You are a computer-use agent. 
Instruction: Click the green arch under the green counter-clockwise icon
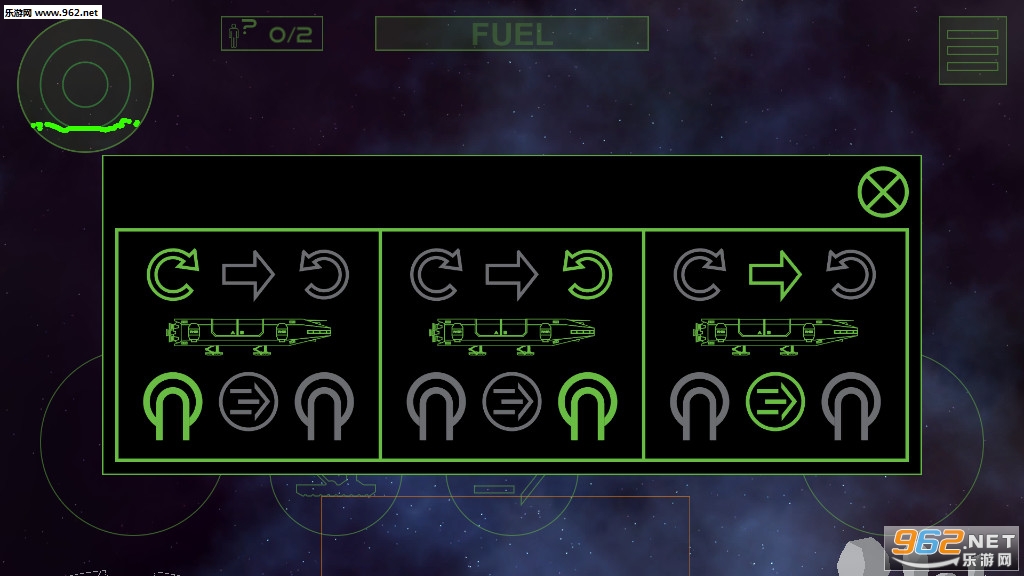587,404
